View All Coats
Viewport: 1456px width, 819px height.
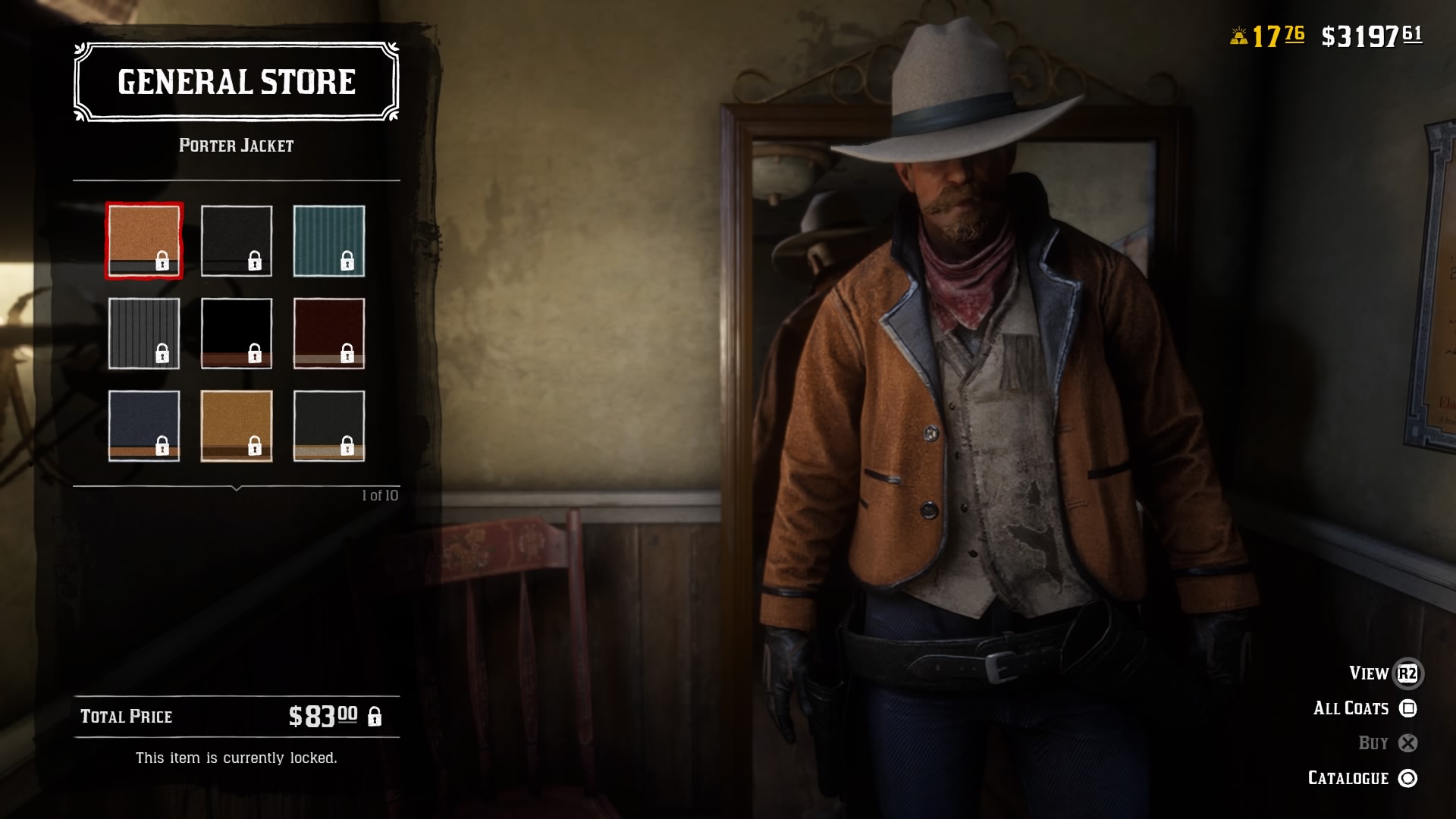coord(1351,708)
